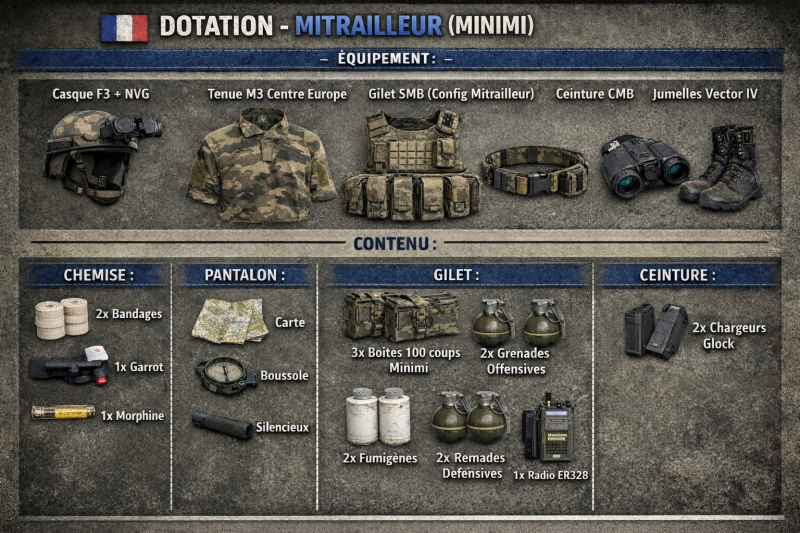Screen dimensions: 800x533
Task: Pick the Ceinture CMB belt
Action: (x=533, y=171)
